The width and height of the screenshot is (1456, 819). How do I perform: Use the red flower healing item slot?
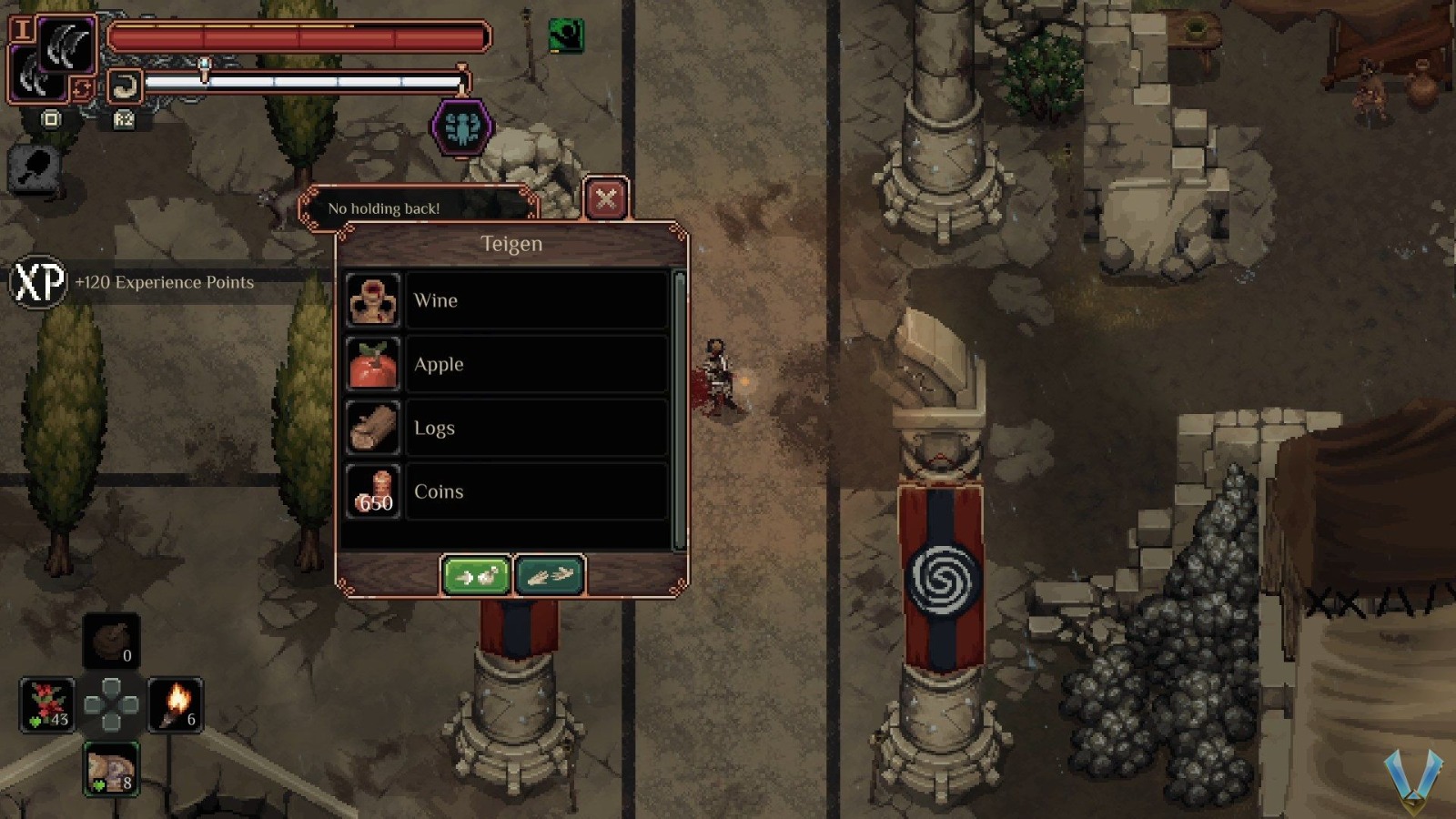47,704
